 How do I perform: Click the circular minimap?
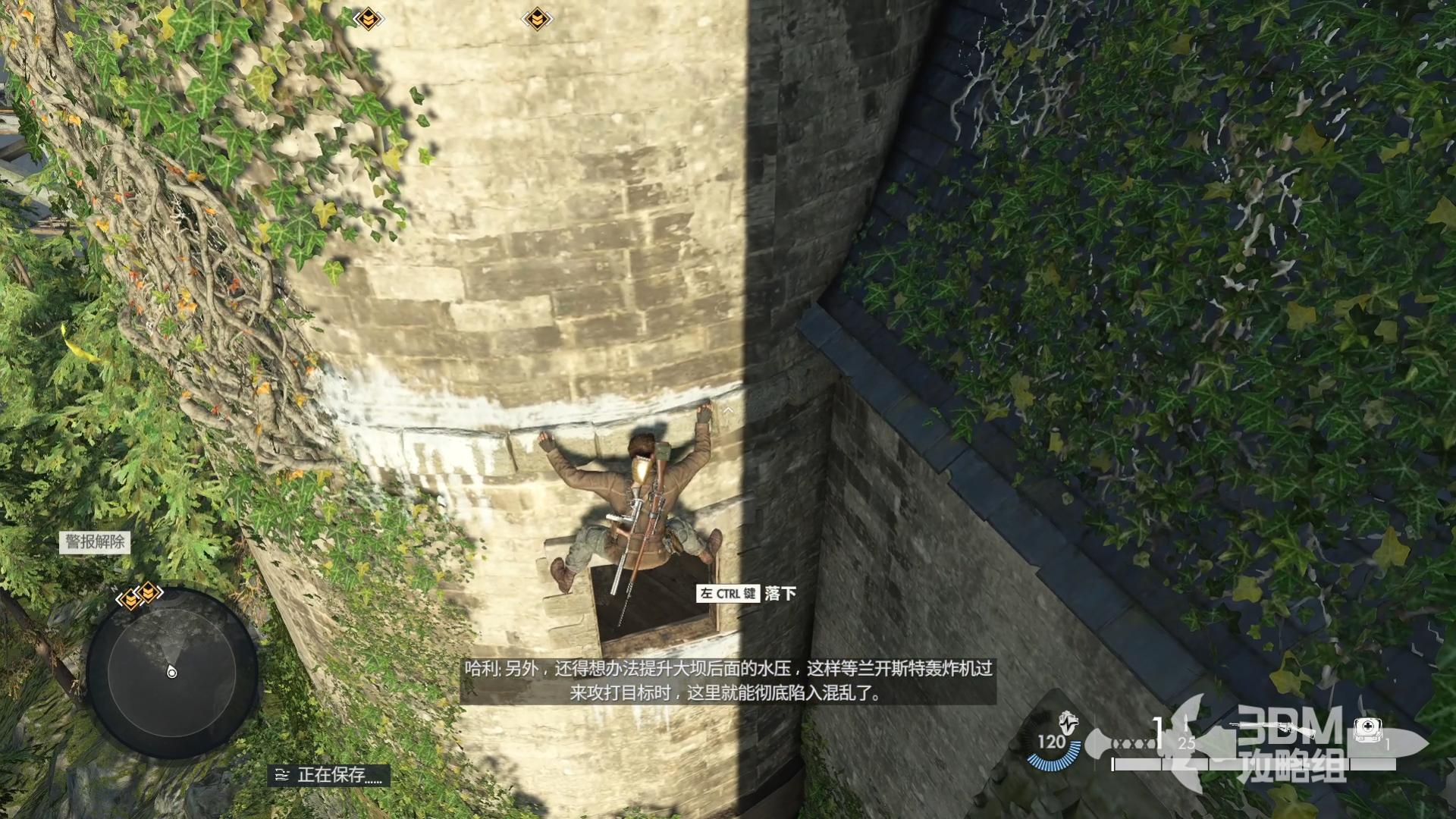[x=172, y=672]
